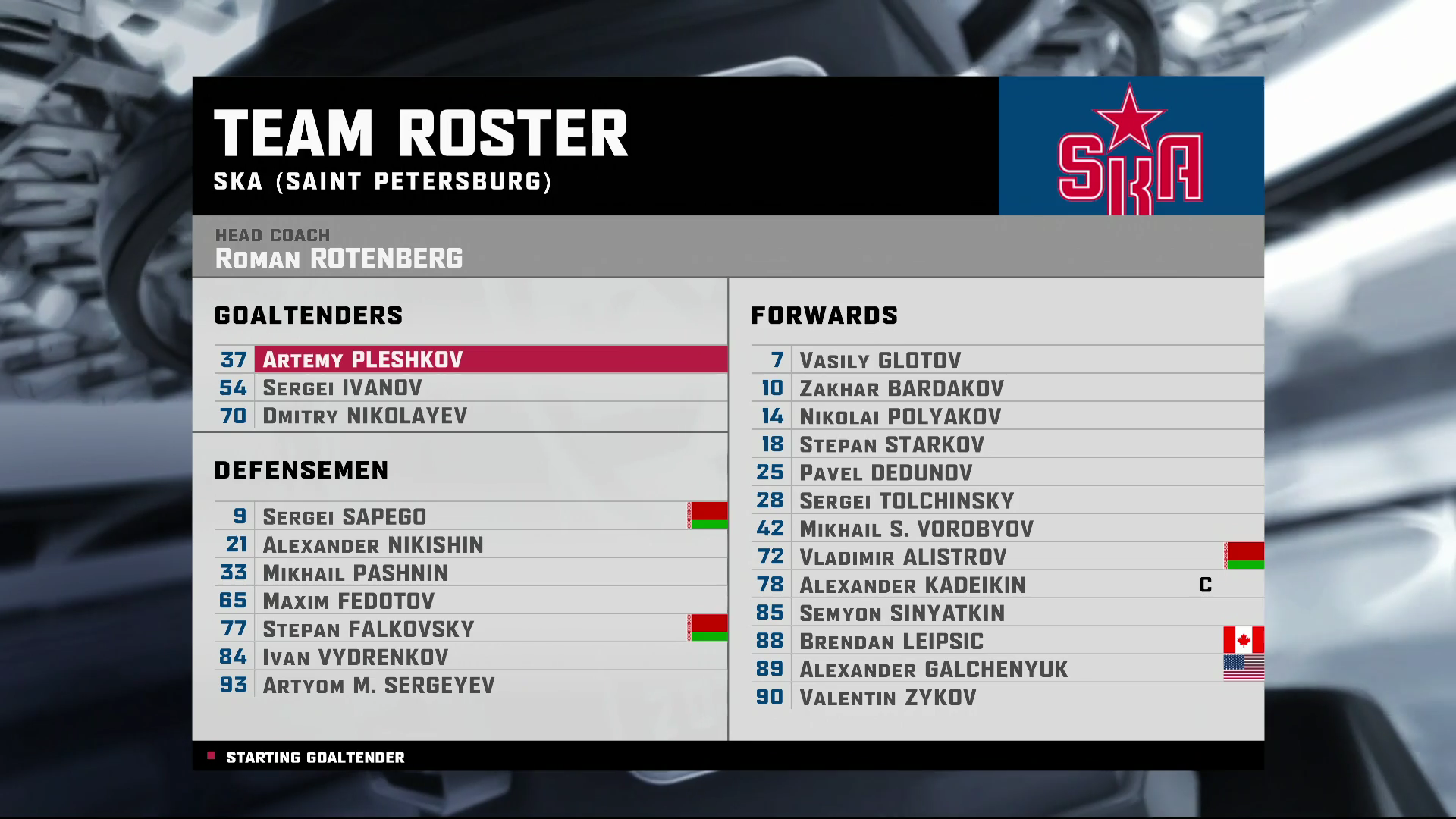This screenshot has height=819, width=1456.
Task: Pick defenseman Maxim Fedotov
Action: [x=348, y=601]
